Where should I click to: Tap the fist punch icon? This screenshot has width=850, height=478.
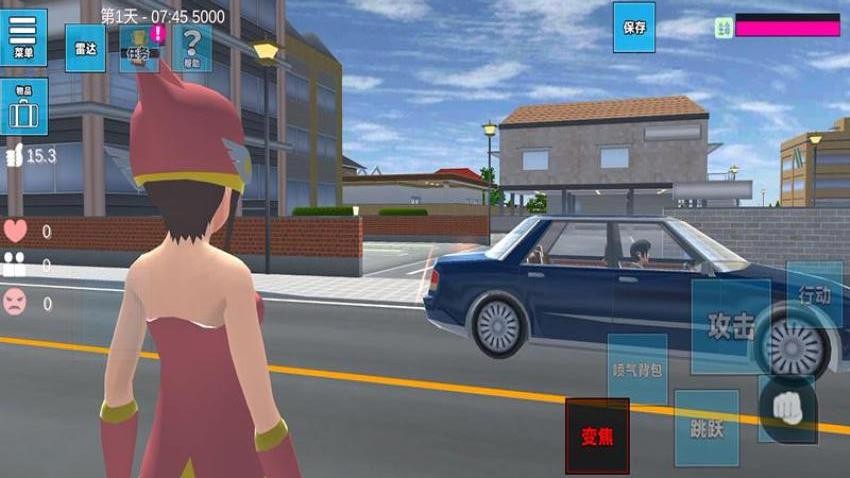point(788,410)
